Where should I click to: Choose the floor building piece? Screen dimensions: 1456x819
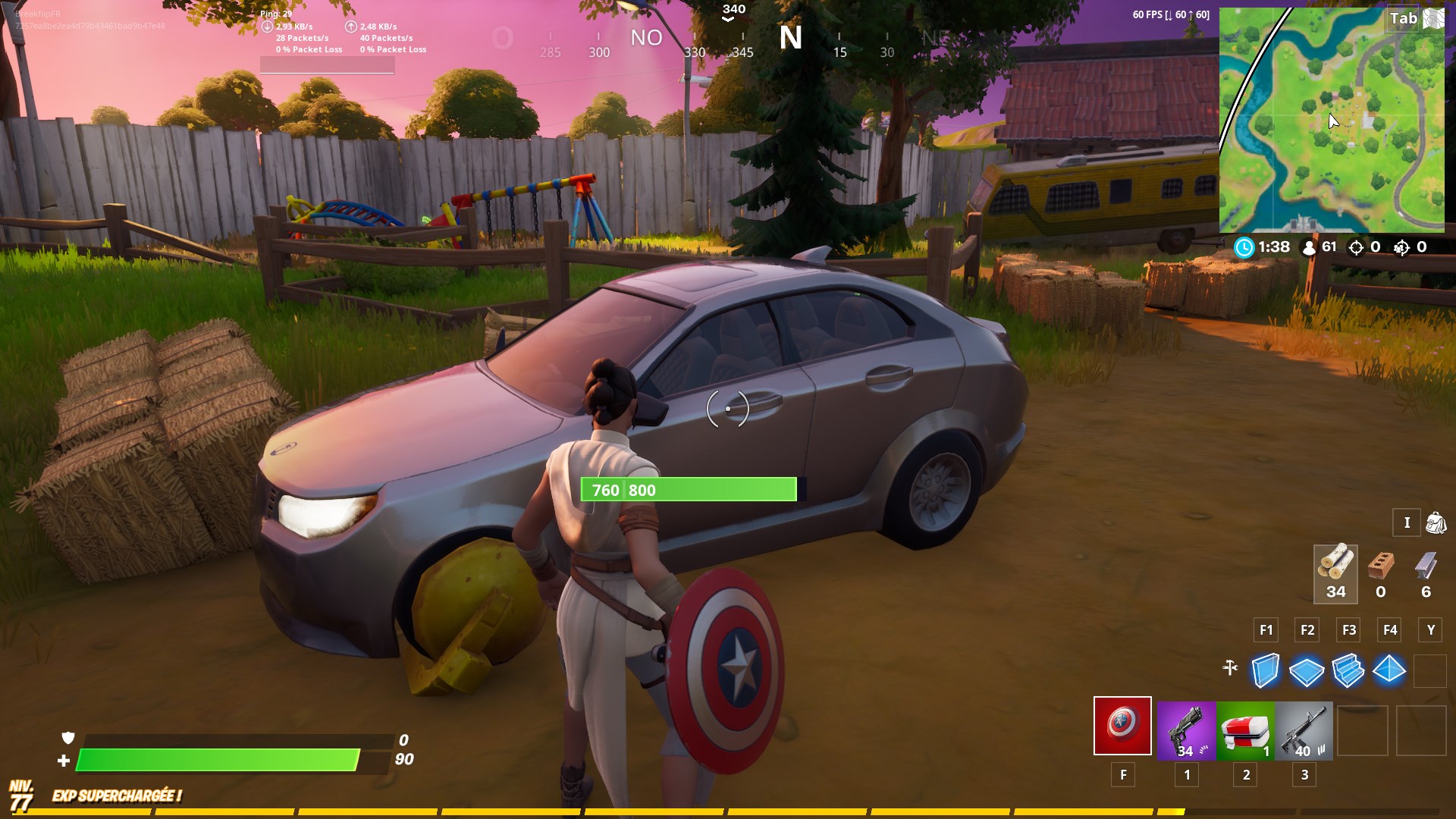(1307, 671)
